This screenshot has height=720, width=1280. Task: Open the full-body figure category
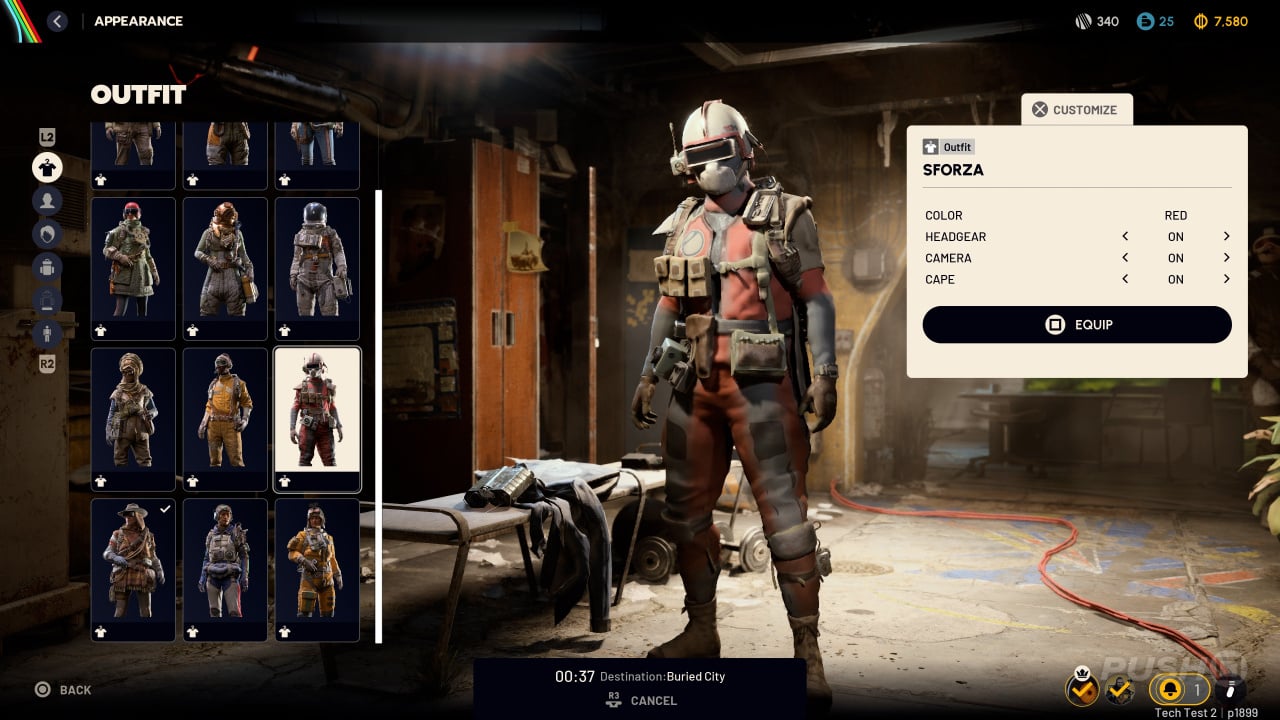coord(47,333)
